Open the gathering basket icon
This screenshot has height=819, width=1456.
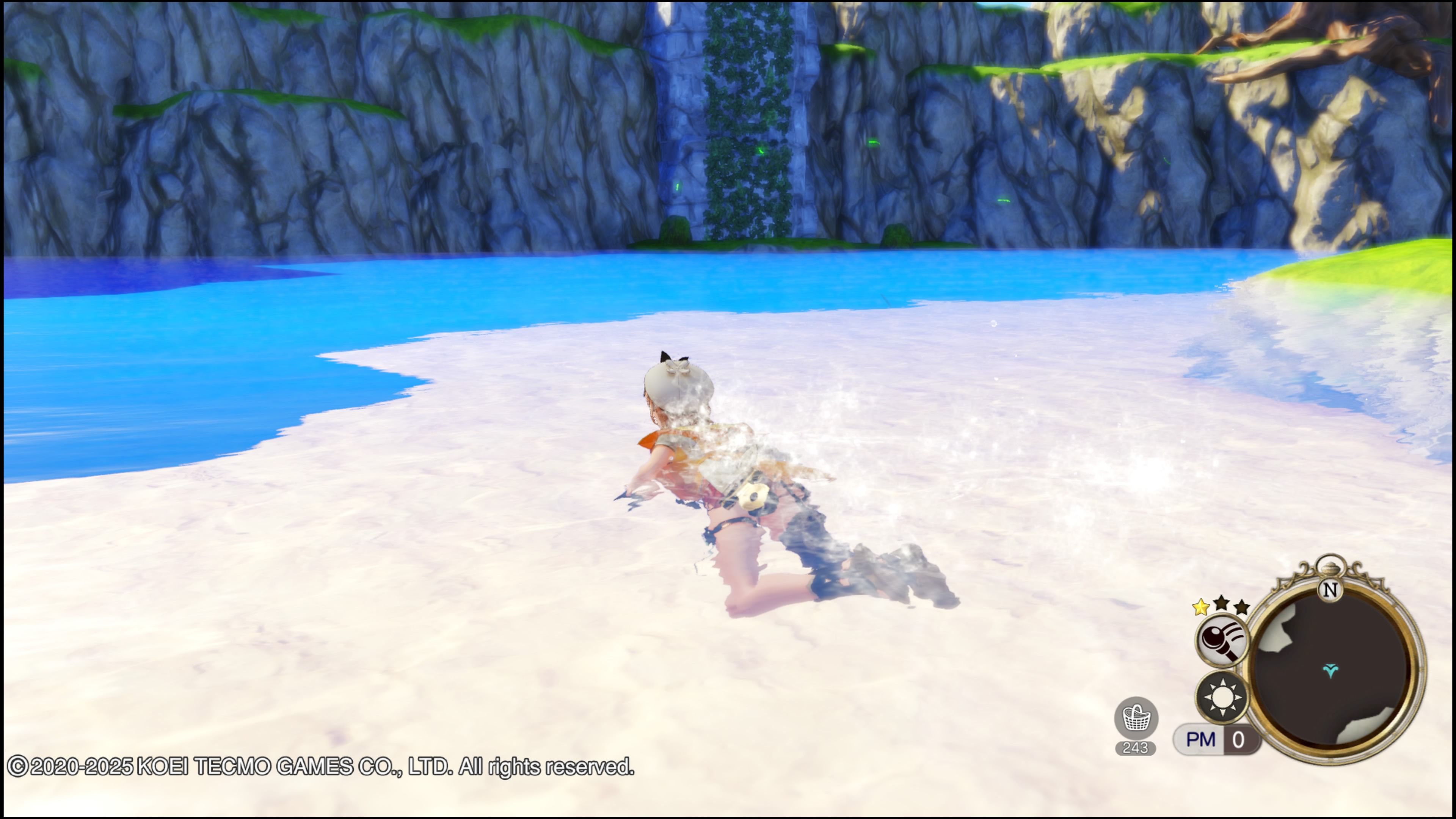[x=1136, y=719]
